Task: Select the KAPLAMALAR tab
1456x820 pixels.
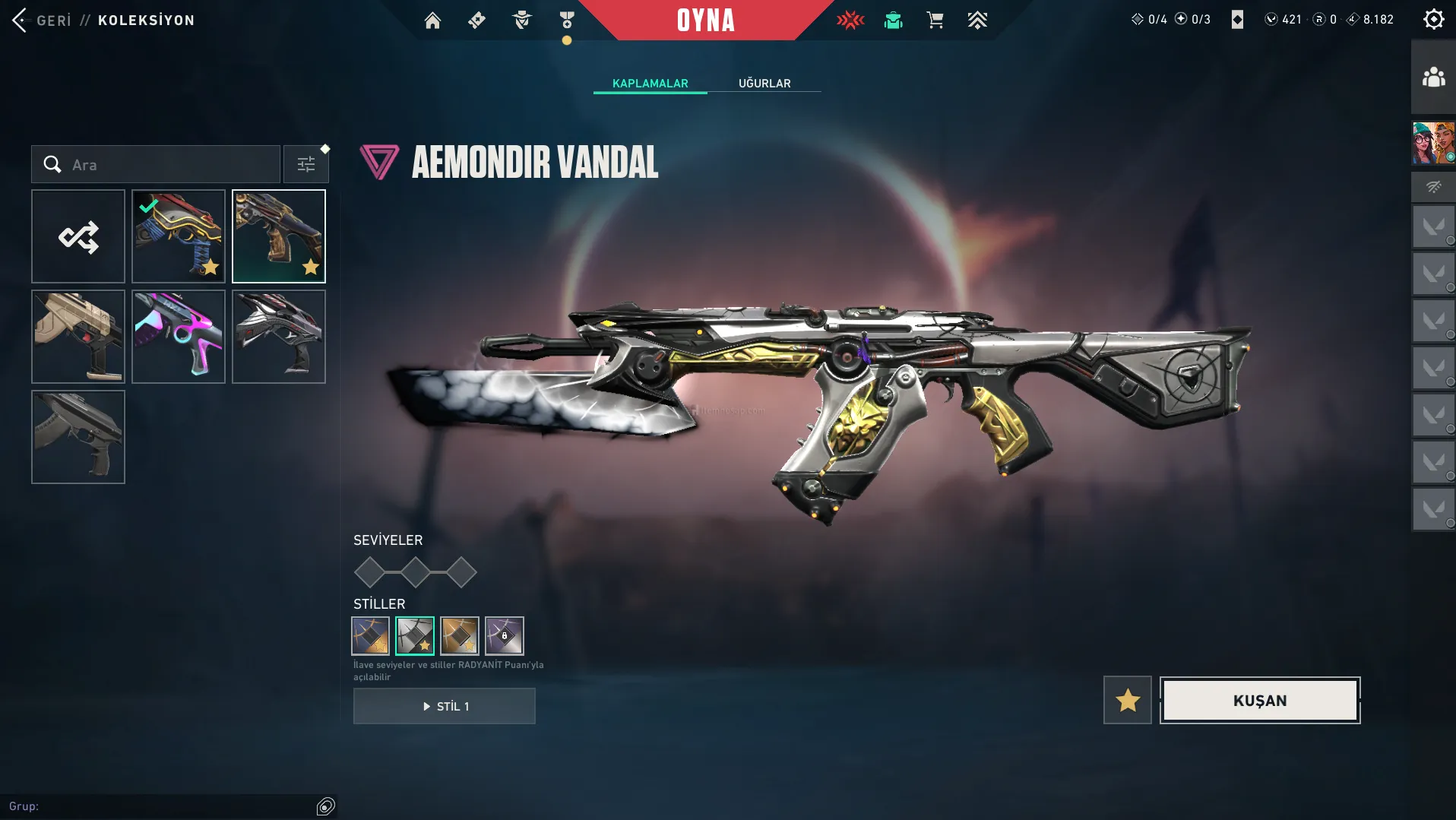Action: 650,83
